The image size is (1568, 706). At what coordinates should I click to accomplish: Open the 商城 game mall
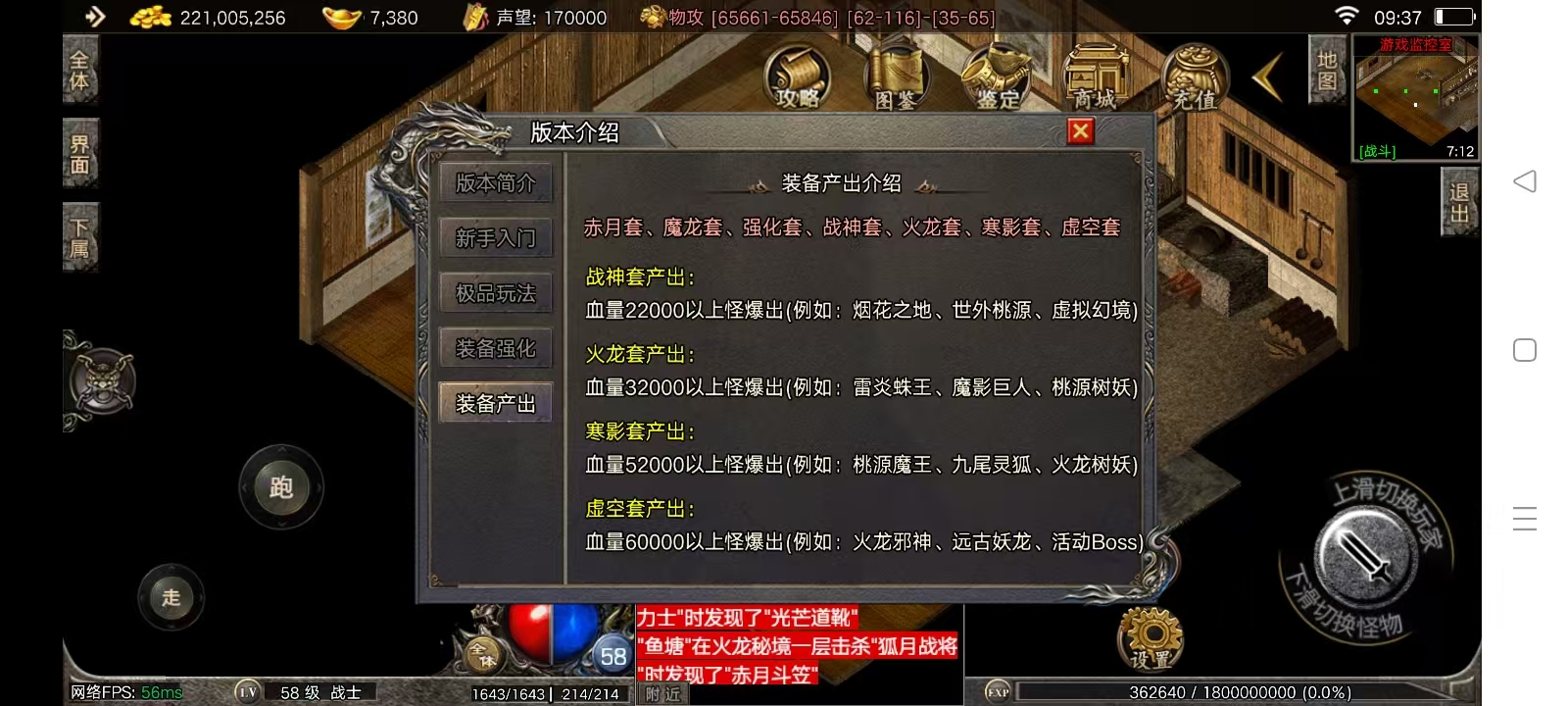coord(1095,78)
